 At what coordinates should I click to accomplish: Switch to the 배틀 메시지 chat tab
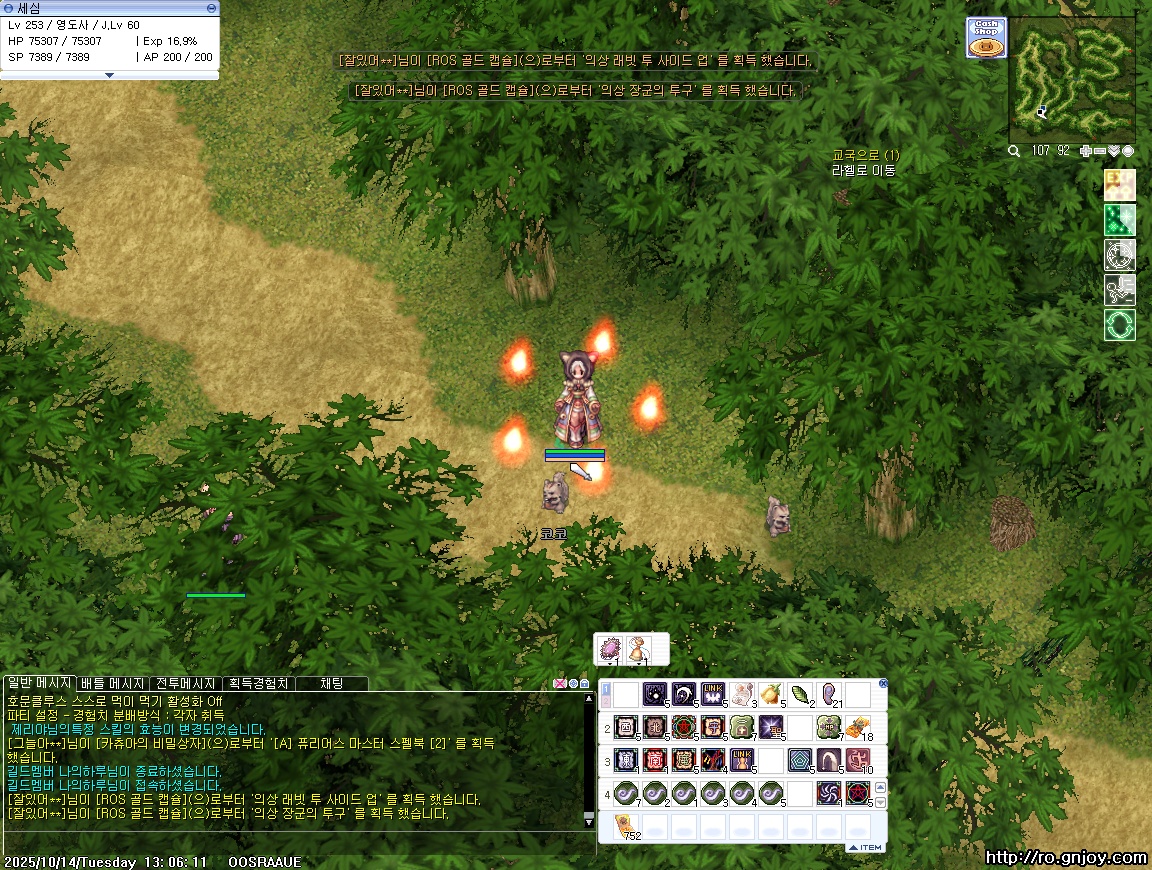(x=113, y=683)
